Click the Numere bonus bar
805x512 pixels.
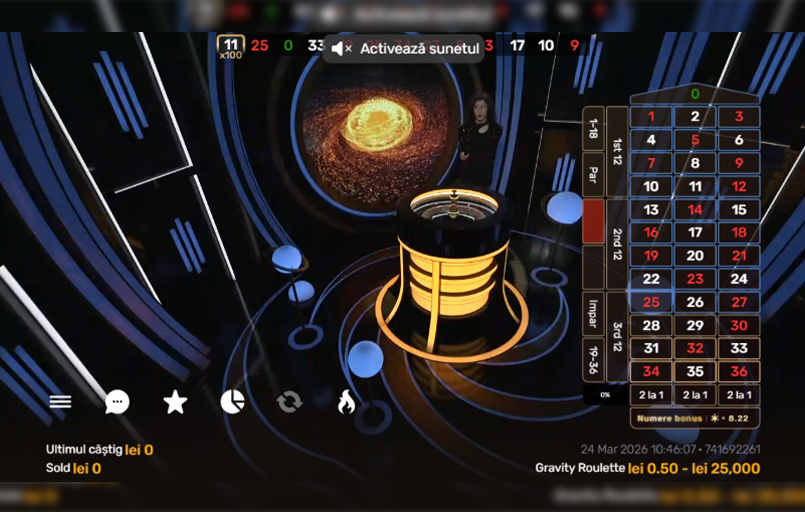tap(694, 418)
